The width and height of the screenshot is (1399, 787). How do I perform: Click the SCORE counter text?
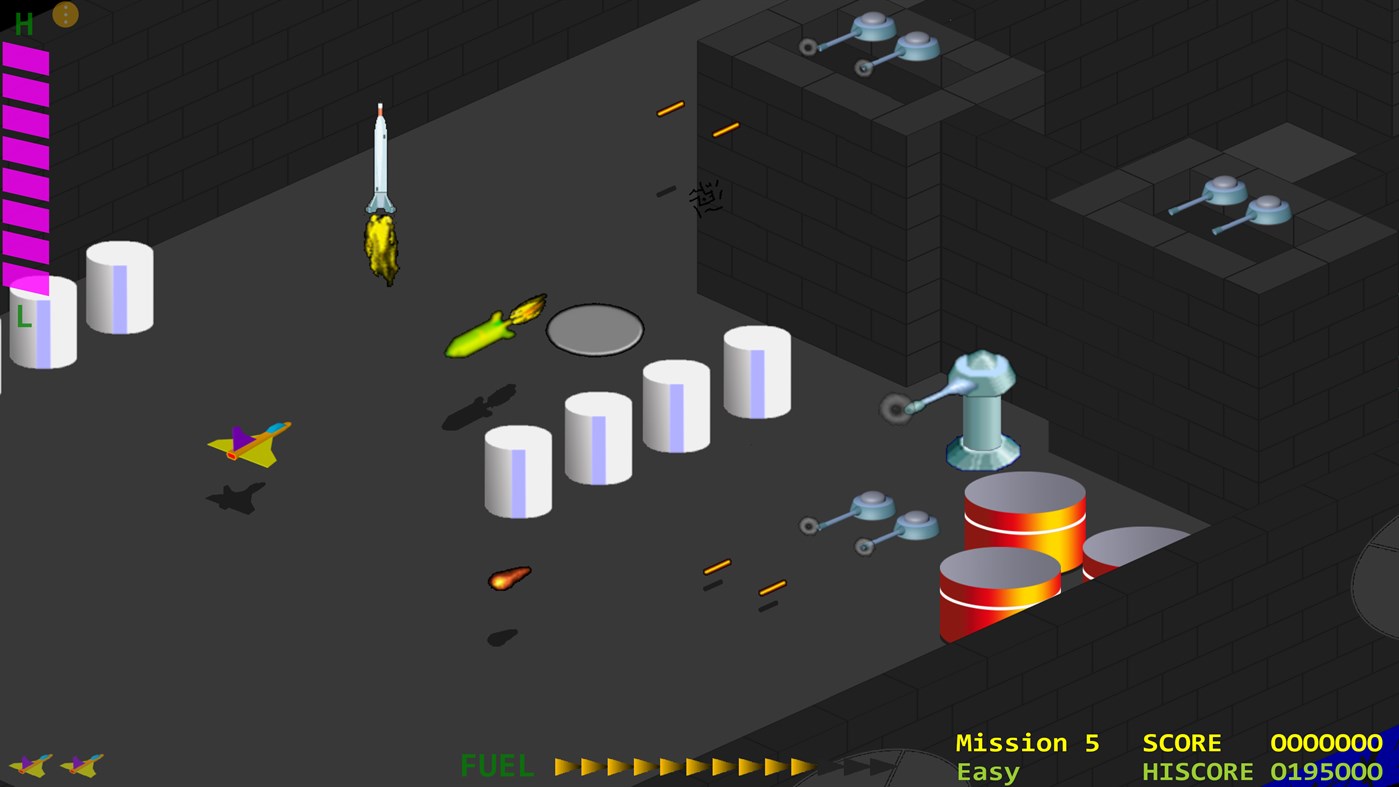pyautogui.click(x=1182, y=743)
